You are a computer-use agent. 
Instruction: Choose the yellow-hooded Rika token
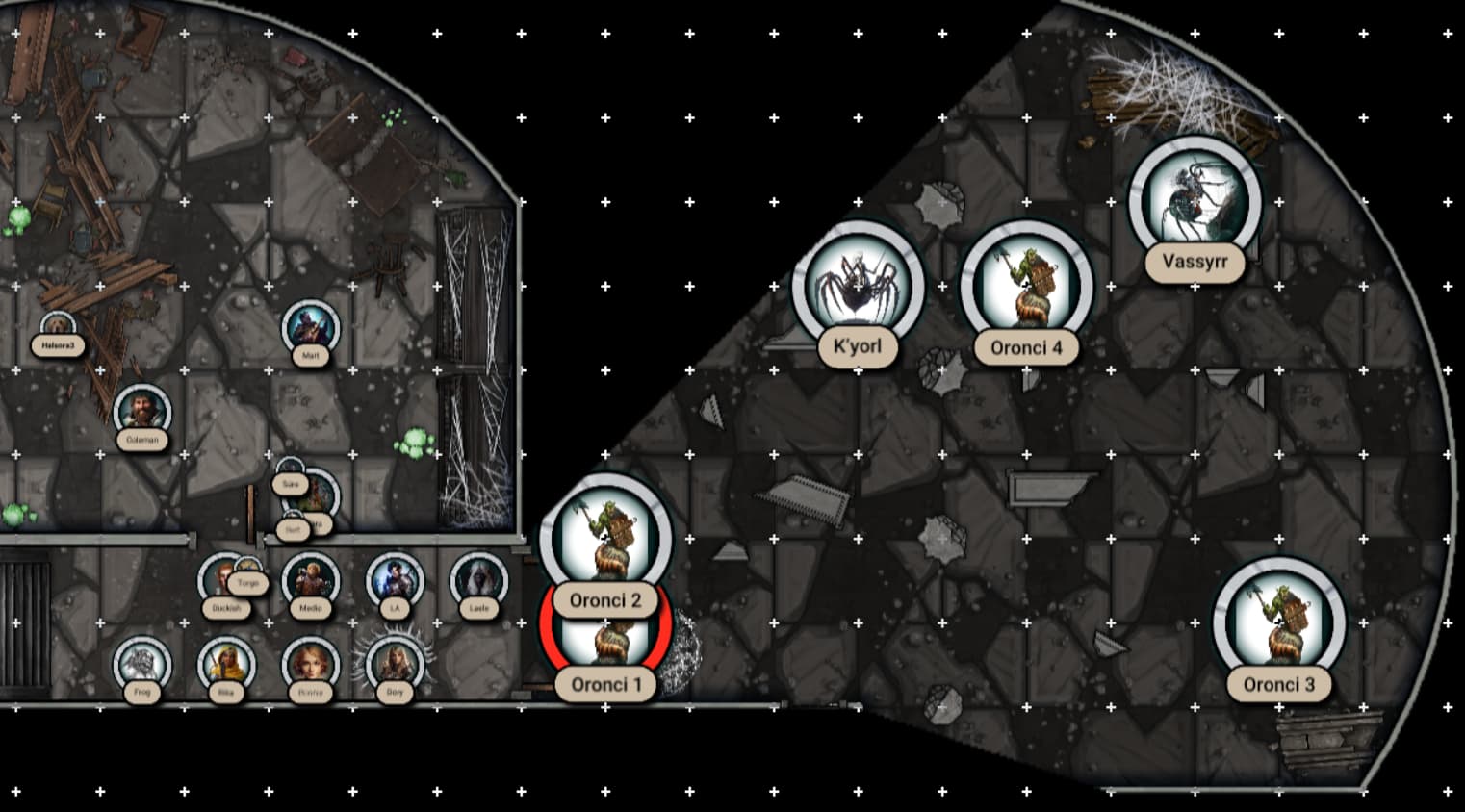(226, 664)
